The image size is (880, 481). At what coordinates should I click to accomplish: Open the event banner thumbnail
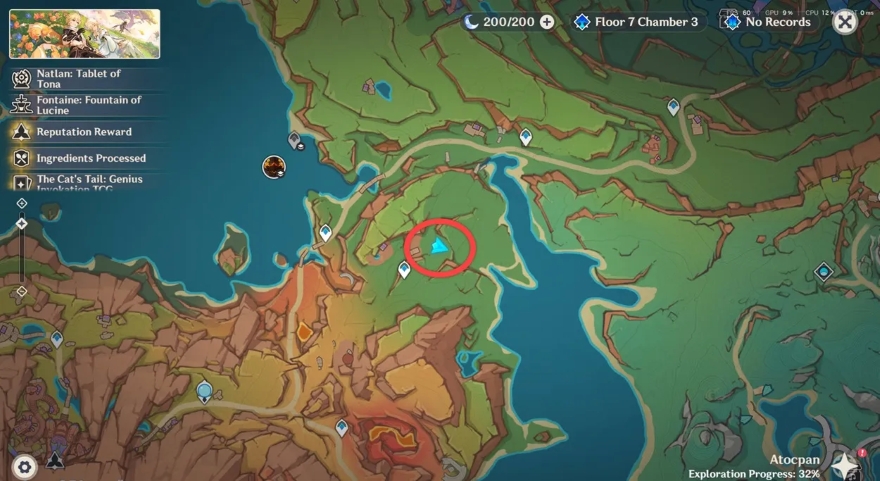(x=85, y=34)
